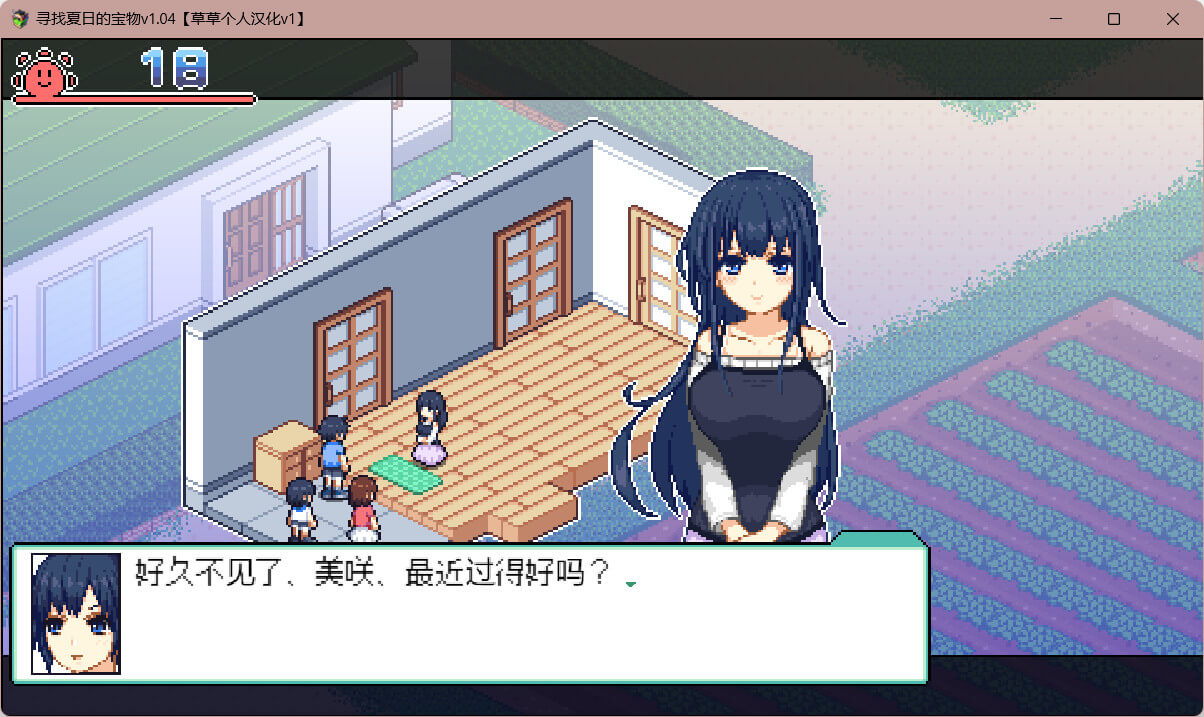The height and width of the screenshot is (717, 1204).
Task: Minimize the game window
Action: point(1055,19)
